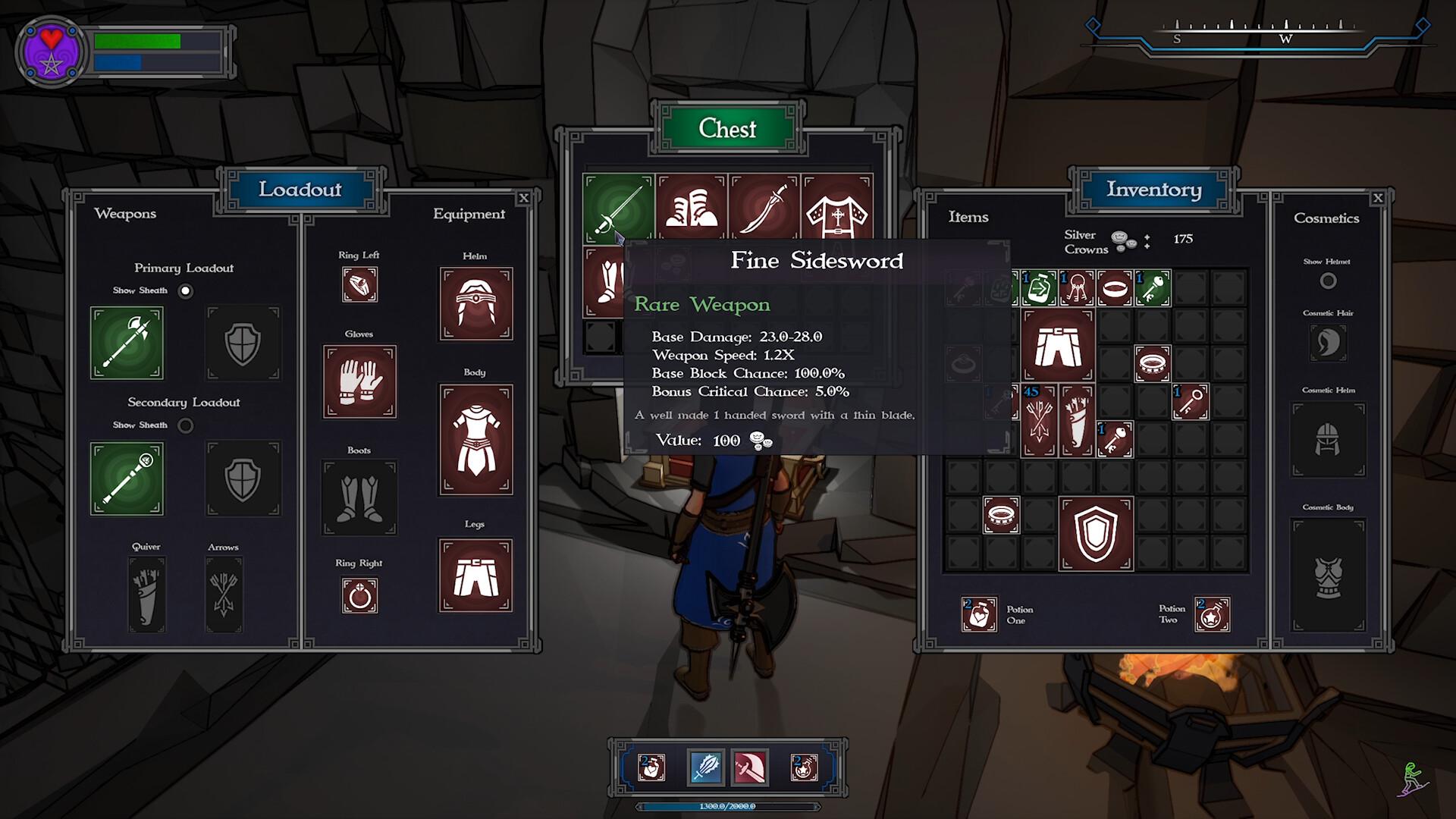Click the Potion One slot
The image size is (1456, 819).
[x=979, y=614]
